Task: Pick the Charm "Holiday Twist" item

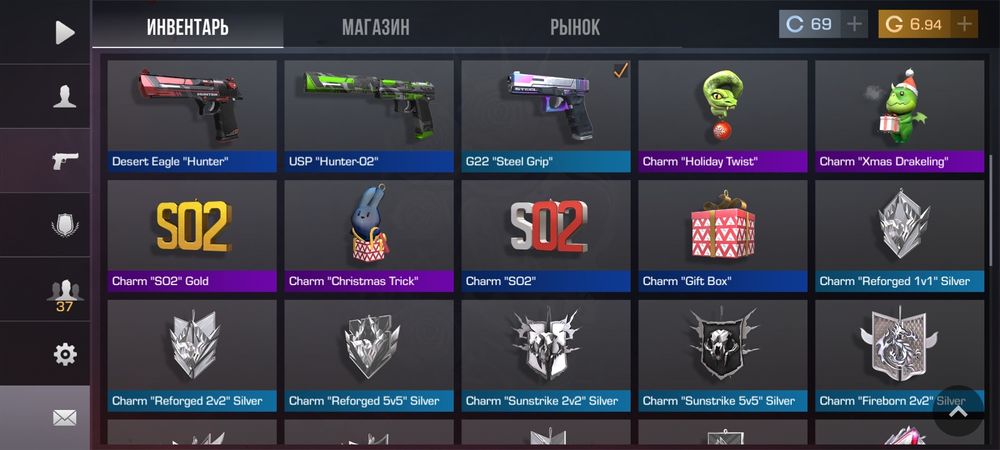Action: click(x=723, y=115)
